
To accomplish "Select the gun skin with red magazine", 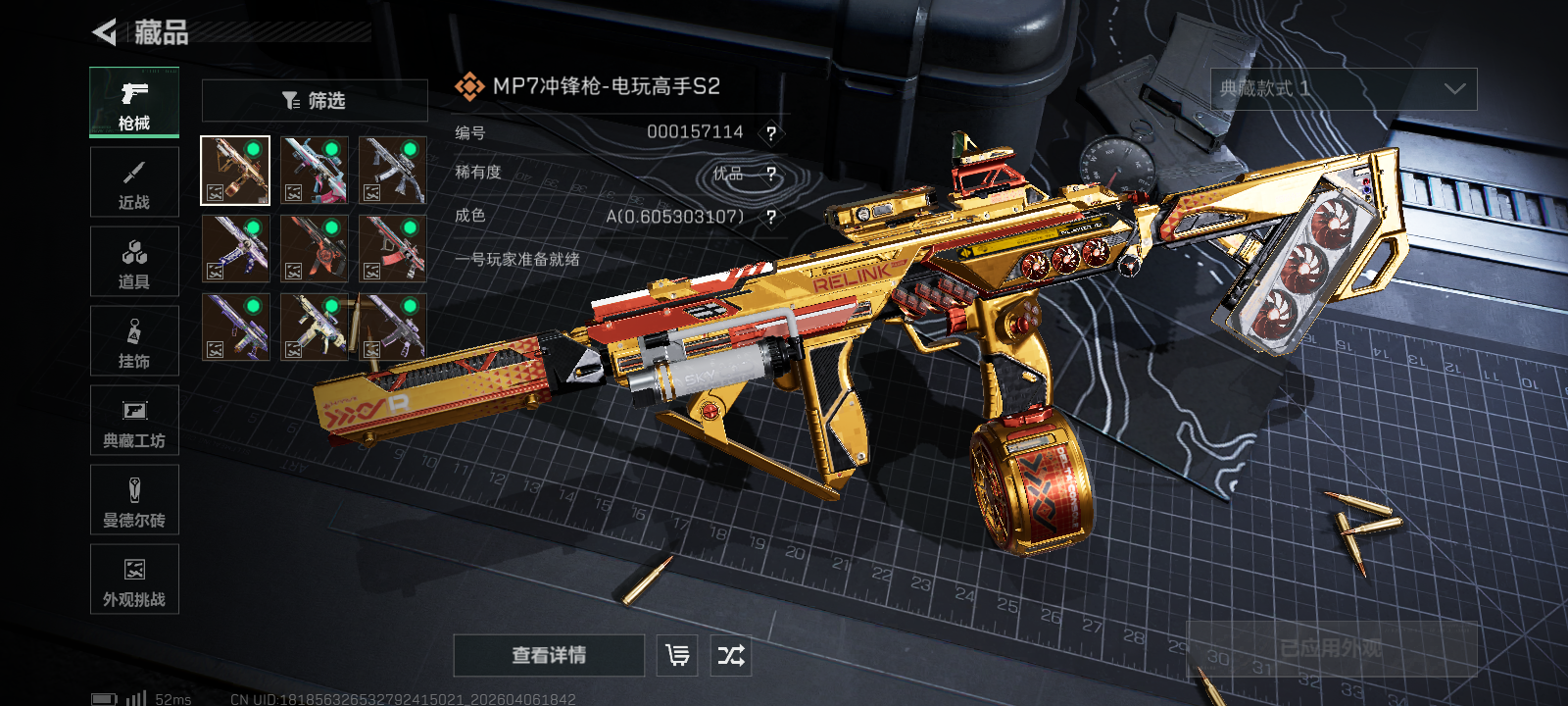I will tap(392, 249).
